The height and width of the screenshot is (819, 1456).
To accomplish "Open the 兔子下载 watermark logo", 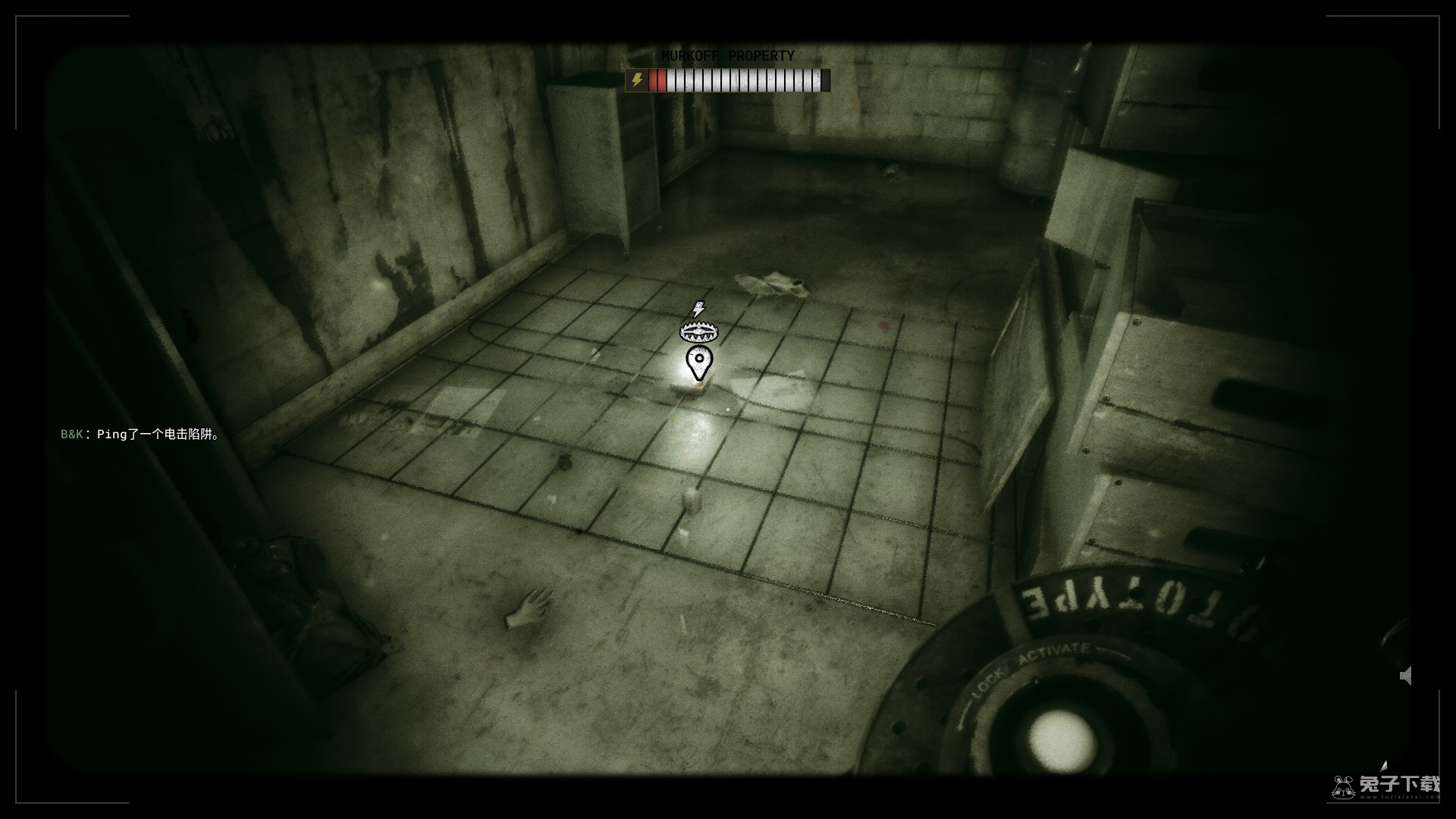I will click(1386, 786).
